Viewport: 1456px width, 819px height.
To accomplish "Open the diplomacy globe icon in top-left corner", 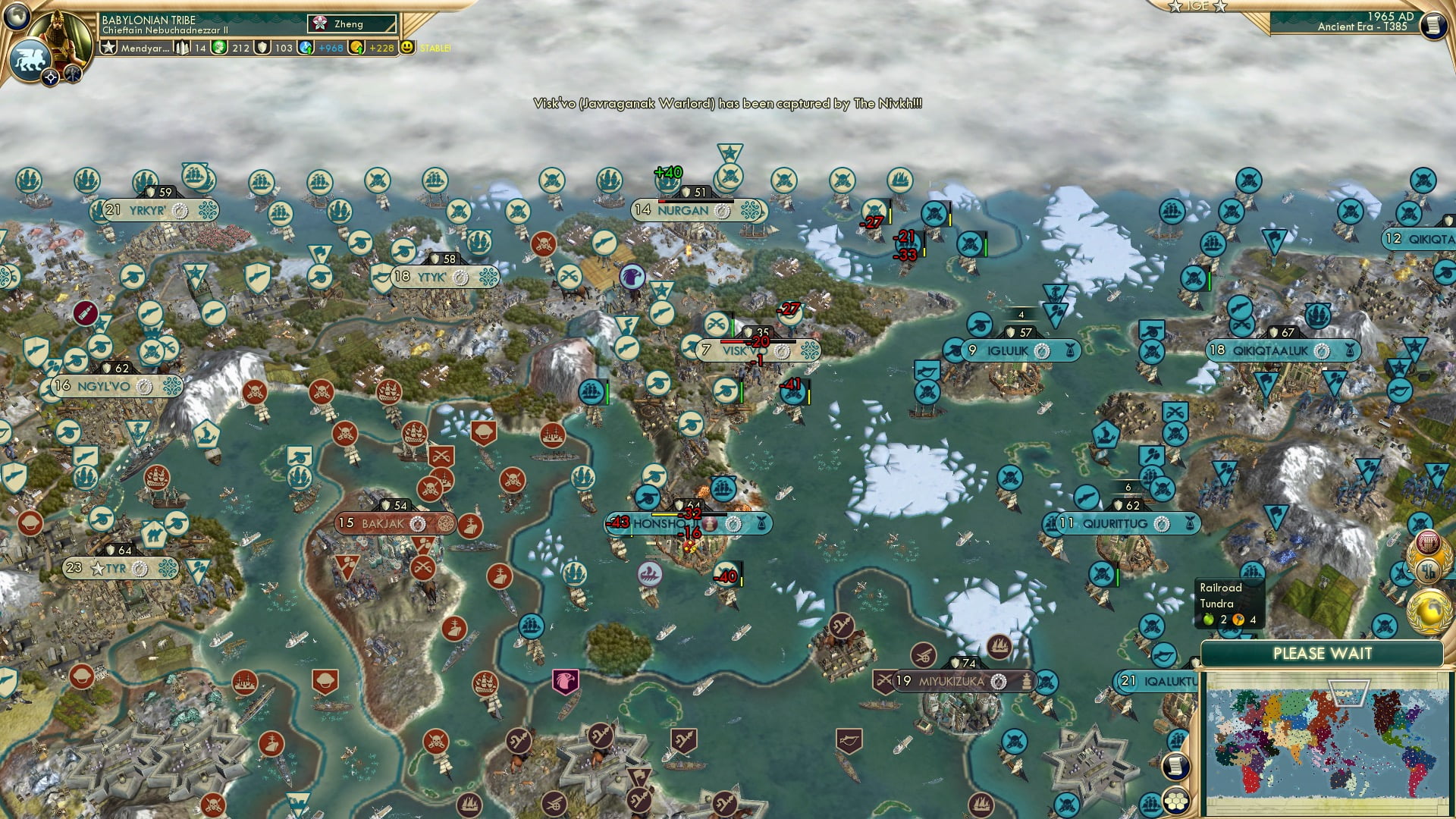I will [16, 15].
